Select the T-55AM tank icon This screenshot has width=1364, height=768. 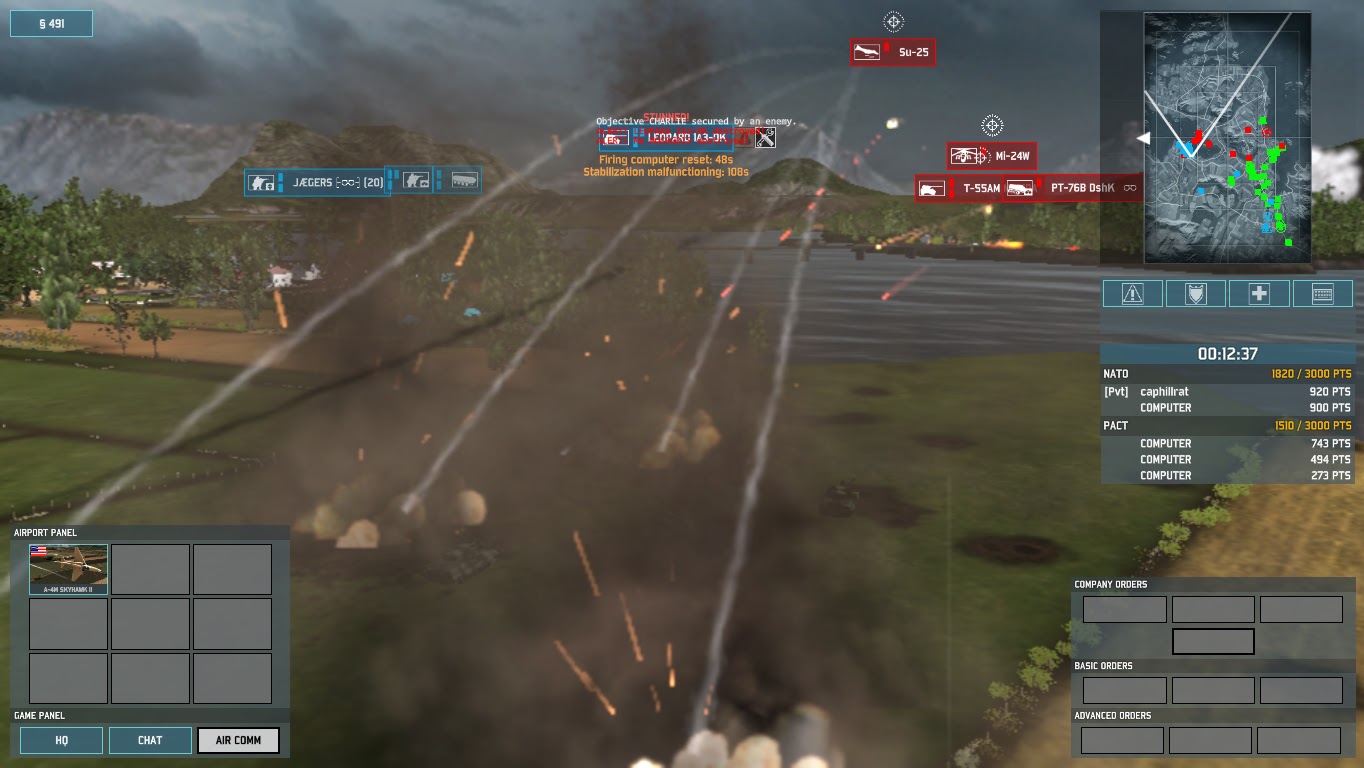coord(931,187)
